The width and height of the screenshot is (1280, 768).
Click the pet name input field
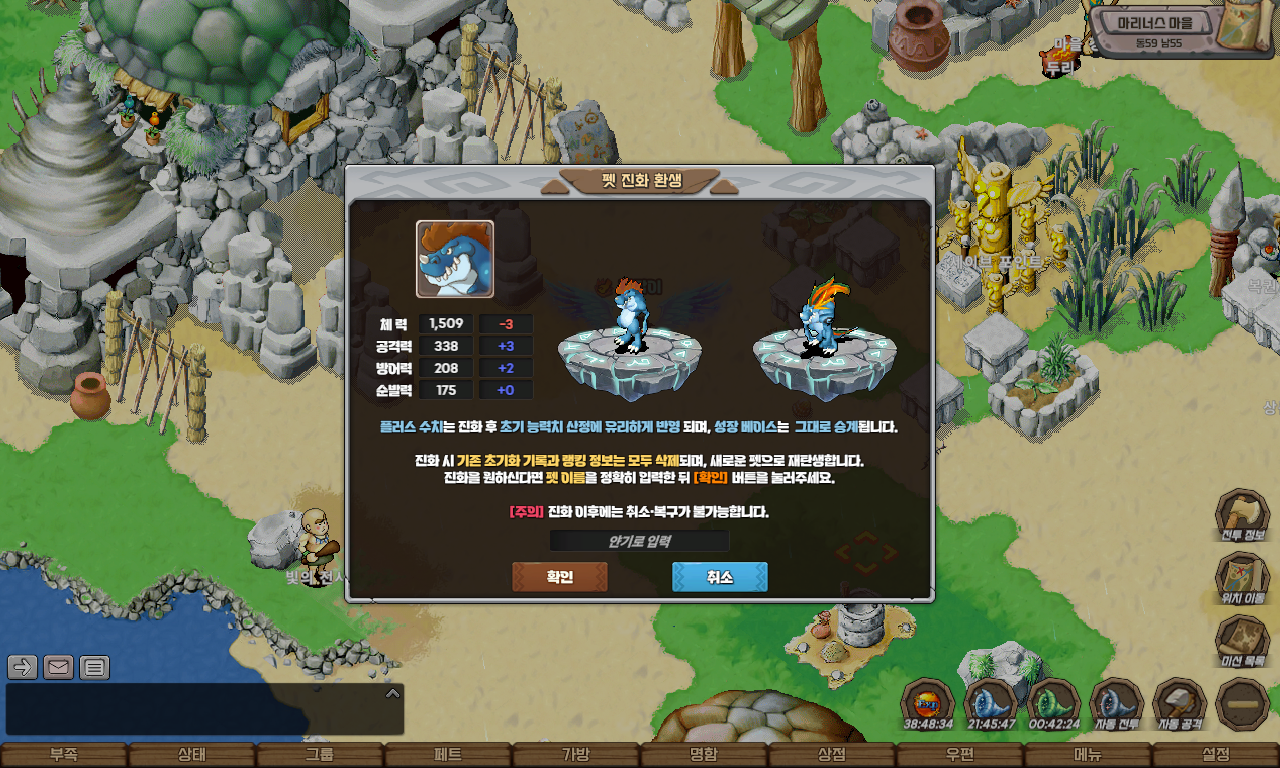tap(639, 541)
